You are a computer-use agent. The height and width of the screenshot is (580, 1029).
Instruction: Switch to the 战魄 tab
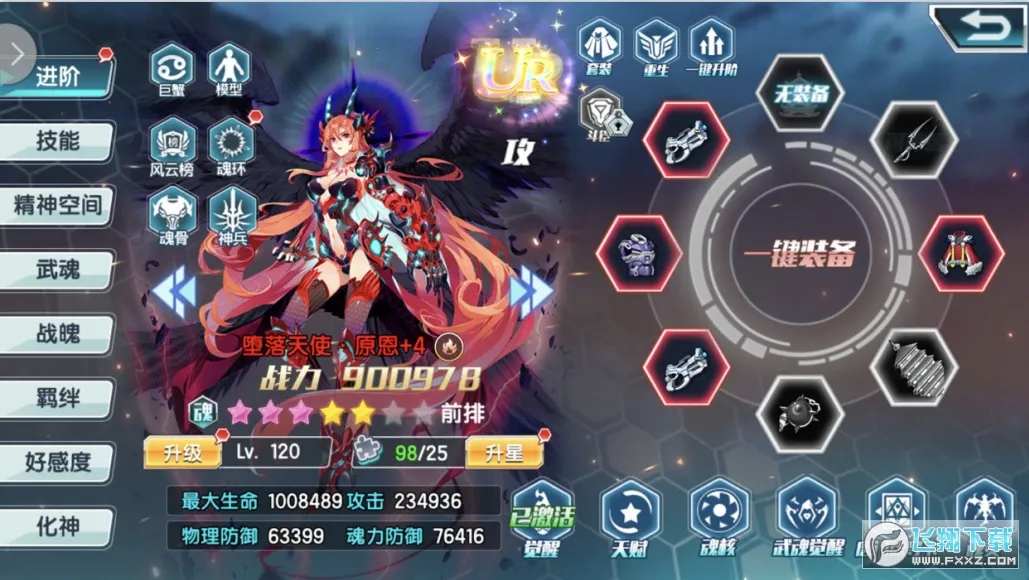[x=57, y=333]
